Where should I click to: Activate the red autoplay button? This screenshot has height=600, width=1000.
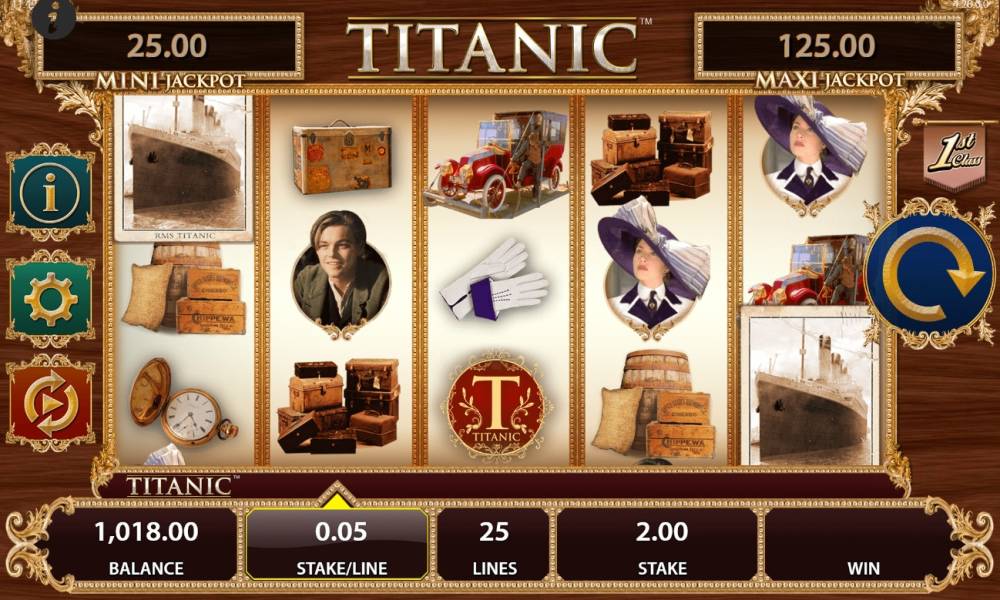(x=50, y=403)
